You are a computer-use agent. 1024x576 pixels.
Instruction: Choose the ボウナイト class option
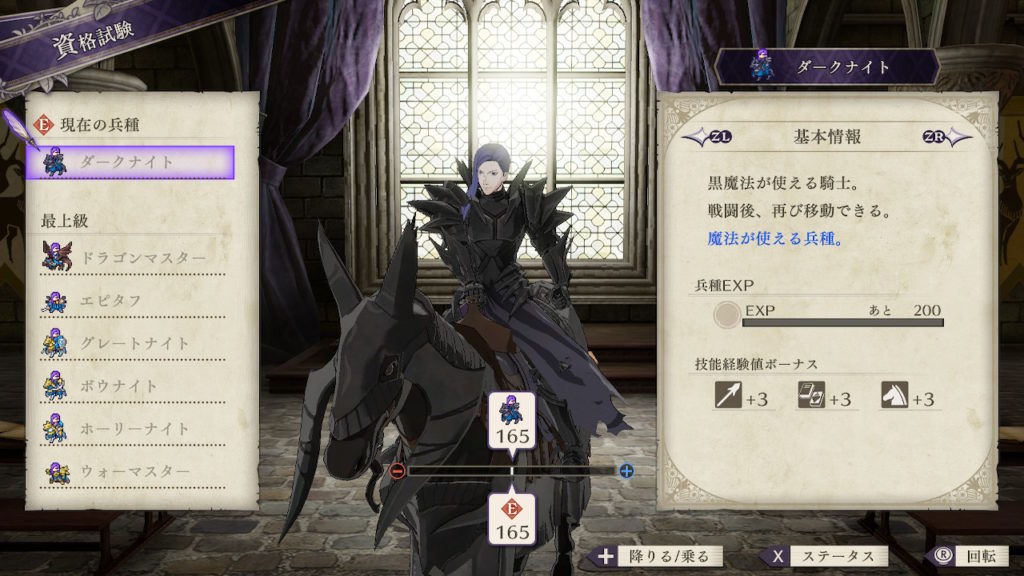[x=133, y=386]
